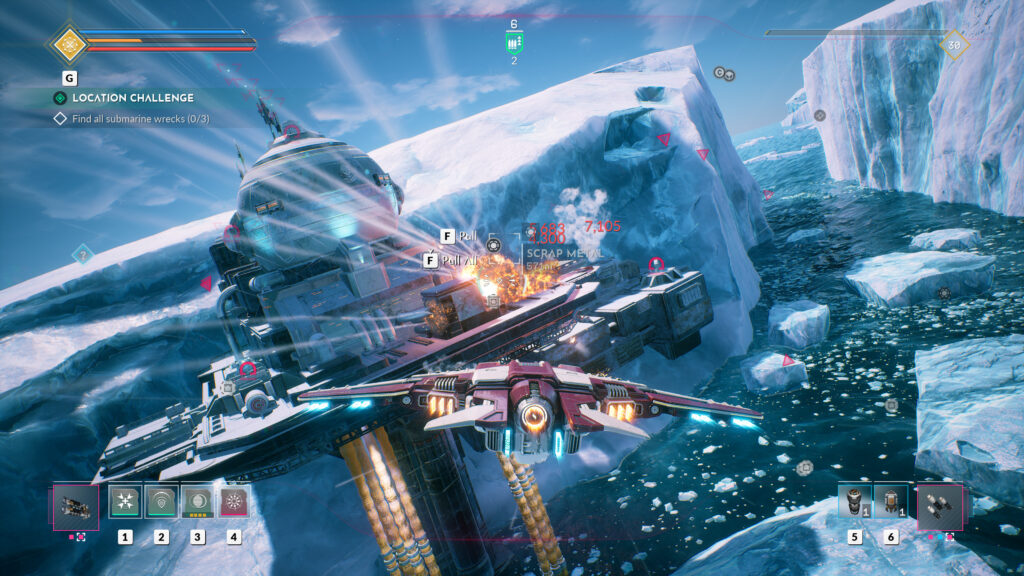Use the shield wave ability icon
Screen dimensions: 1024x576
click(x=161, y=501)
